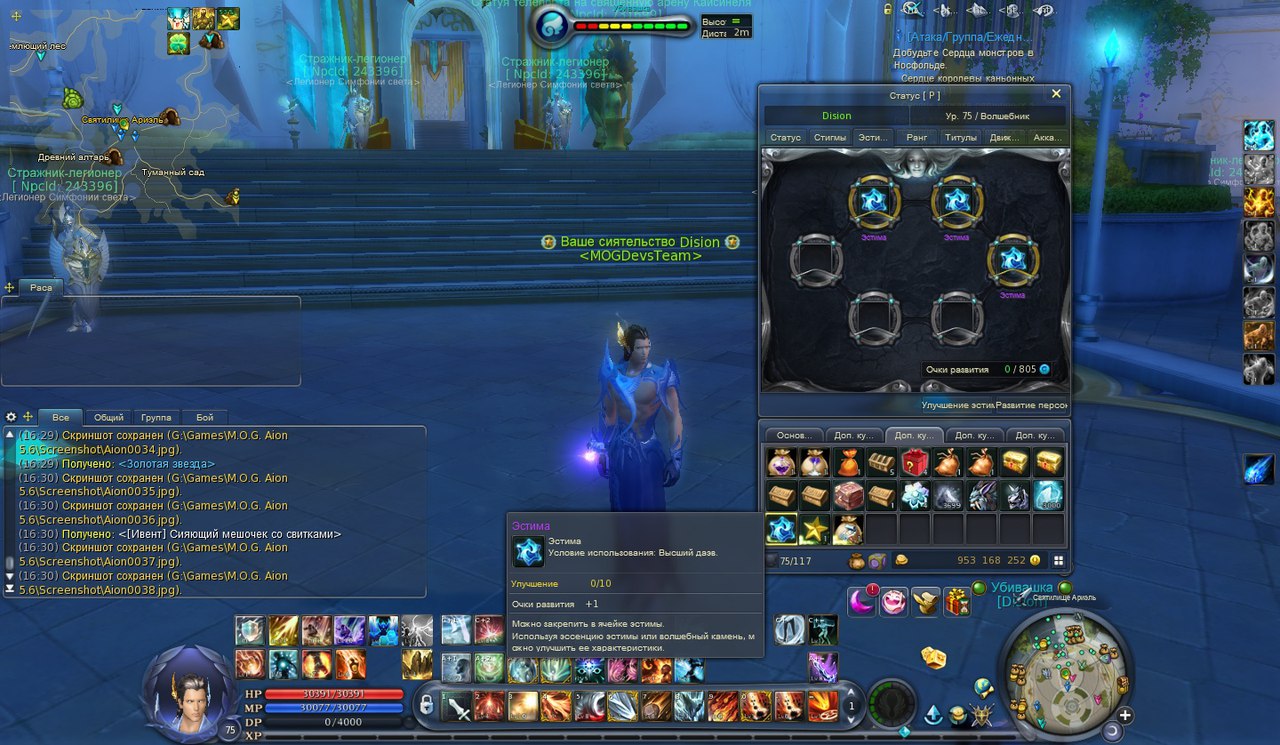Click the Раса panel tab

[40, 288]
